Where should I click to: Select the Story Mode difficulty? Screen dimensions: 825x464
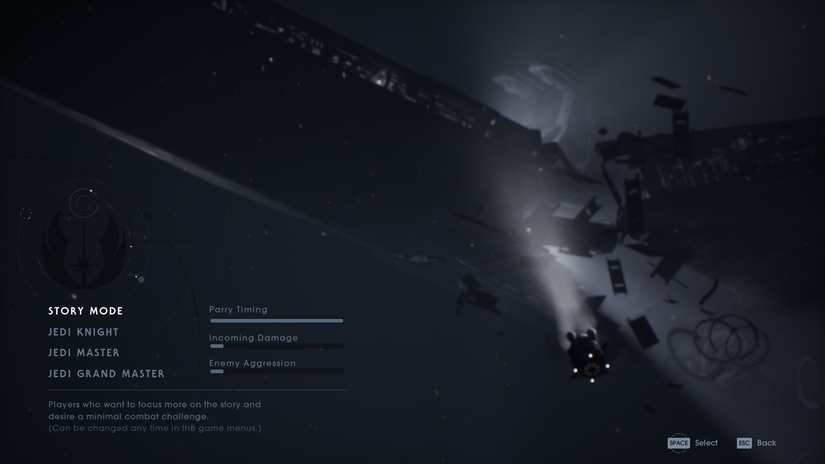click(86, 311)
